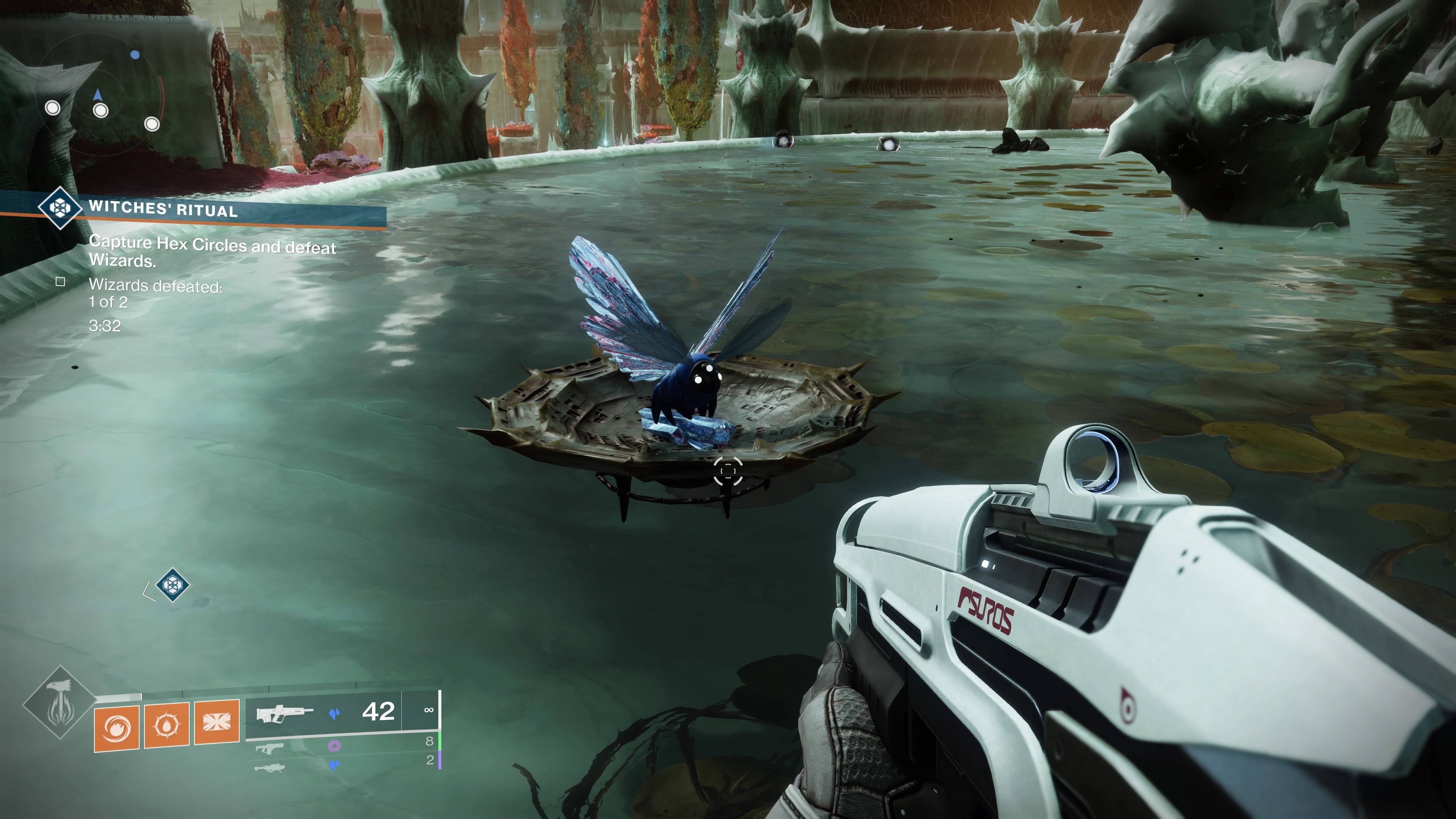Open the compass arrow on the radar

[98, 94]
